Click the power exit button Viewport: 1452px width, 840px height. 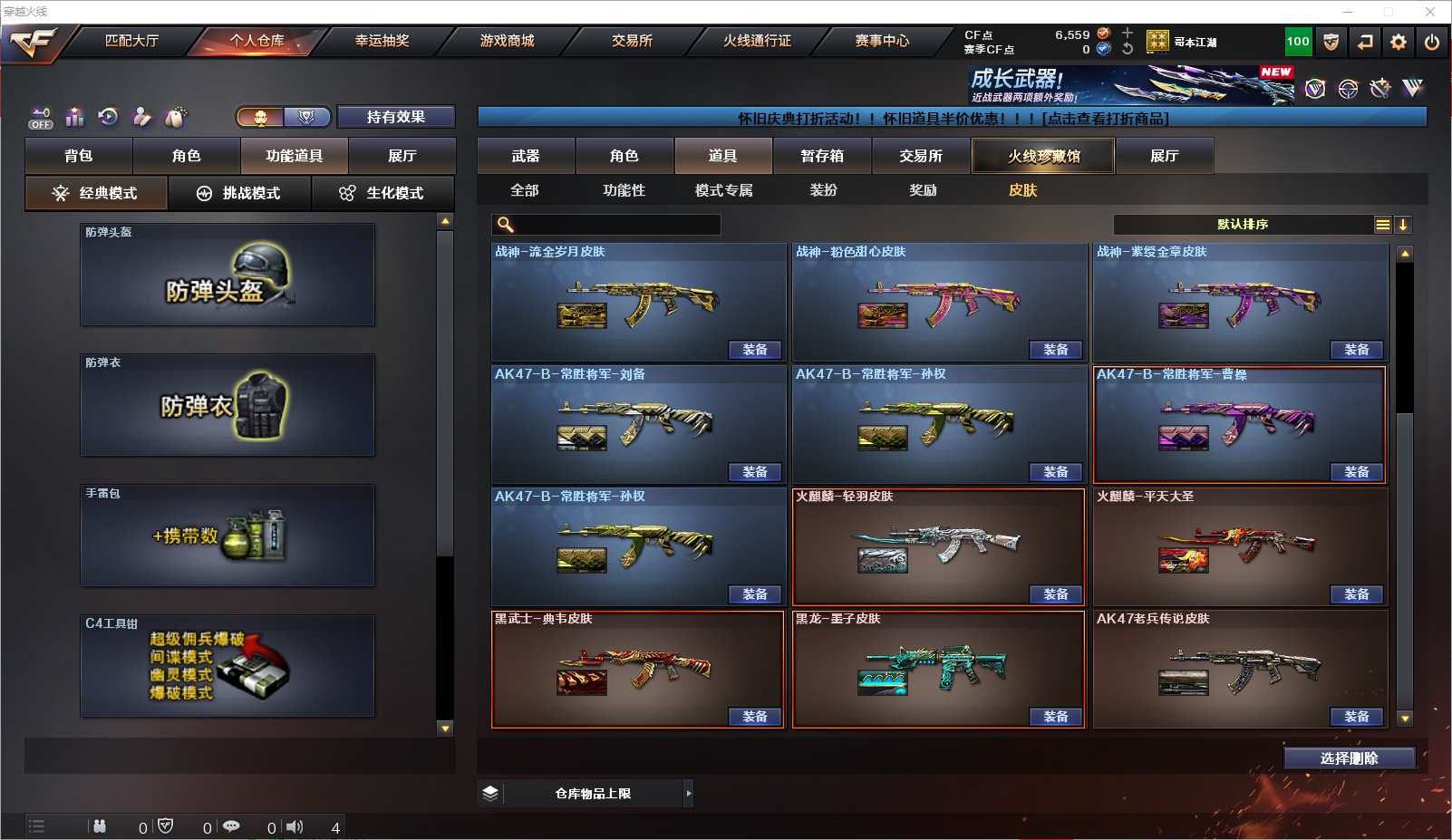coord(1432,42)
